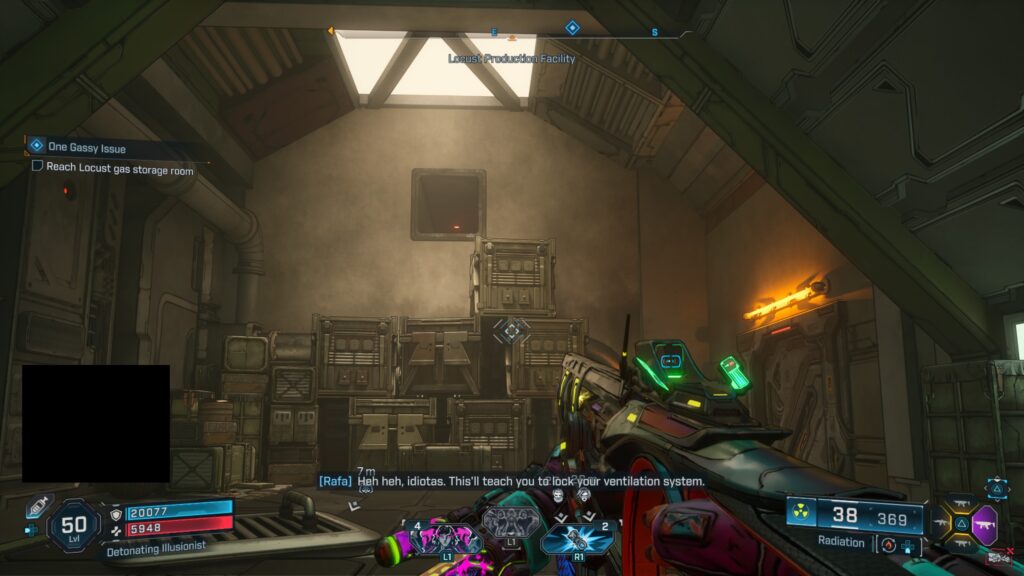Select the syringe repair kit icon

pyautogui.click(x=38, y=505)
